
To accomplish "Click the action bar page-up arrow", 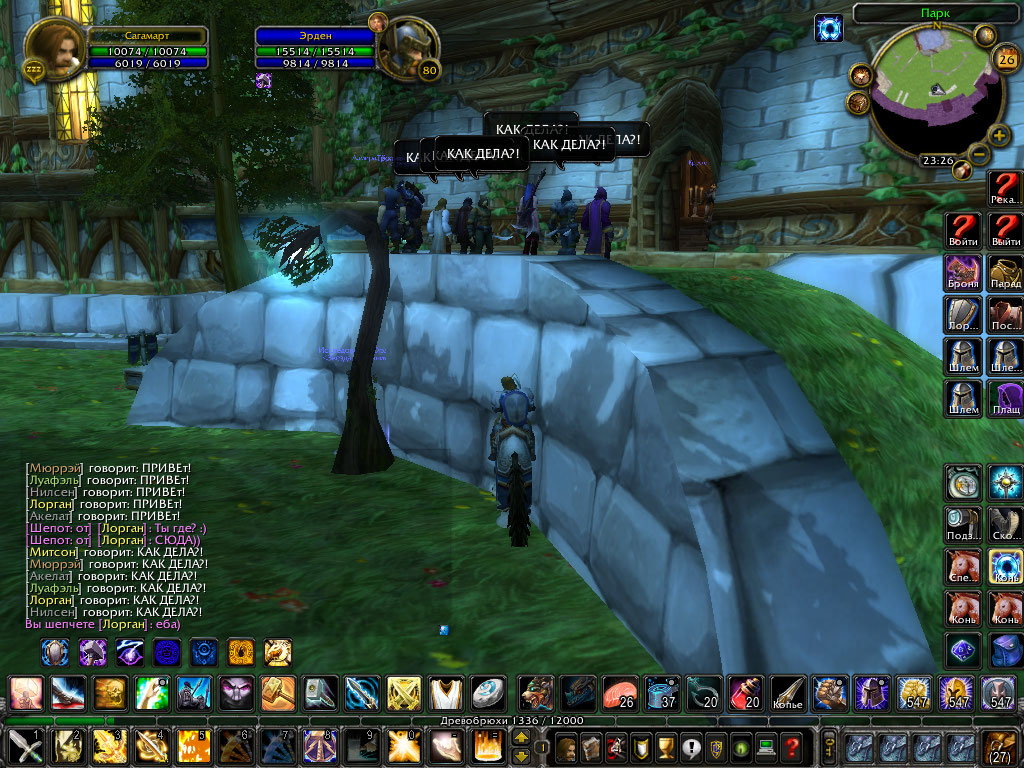I will [x=521, y=738].
